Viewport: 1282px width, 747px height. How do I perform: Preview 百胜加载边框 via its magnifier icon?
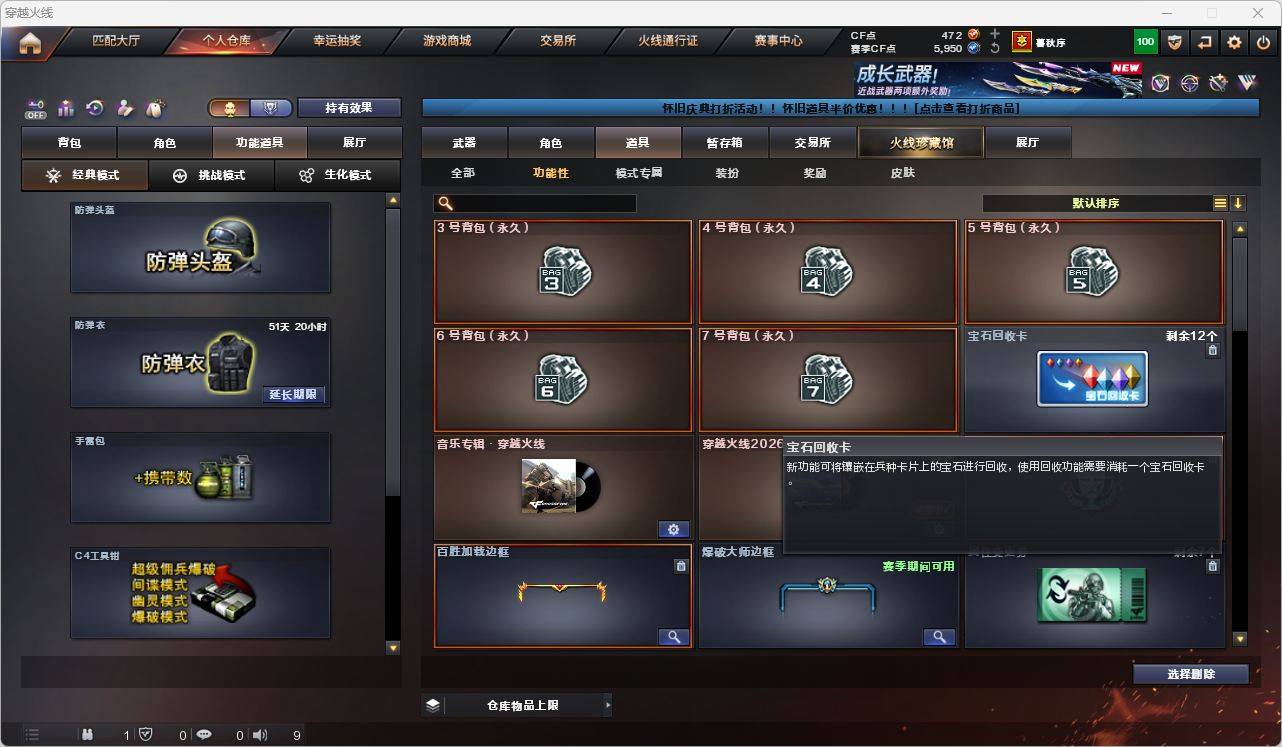[x=674, y=637]
